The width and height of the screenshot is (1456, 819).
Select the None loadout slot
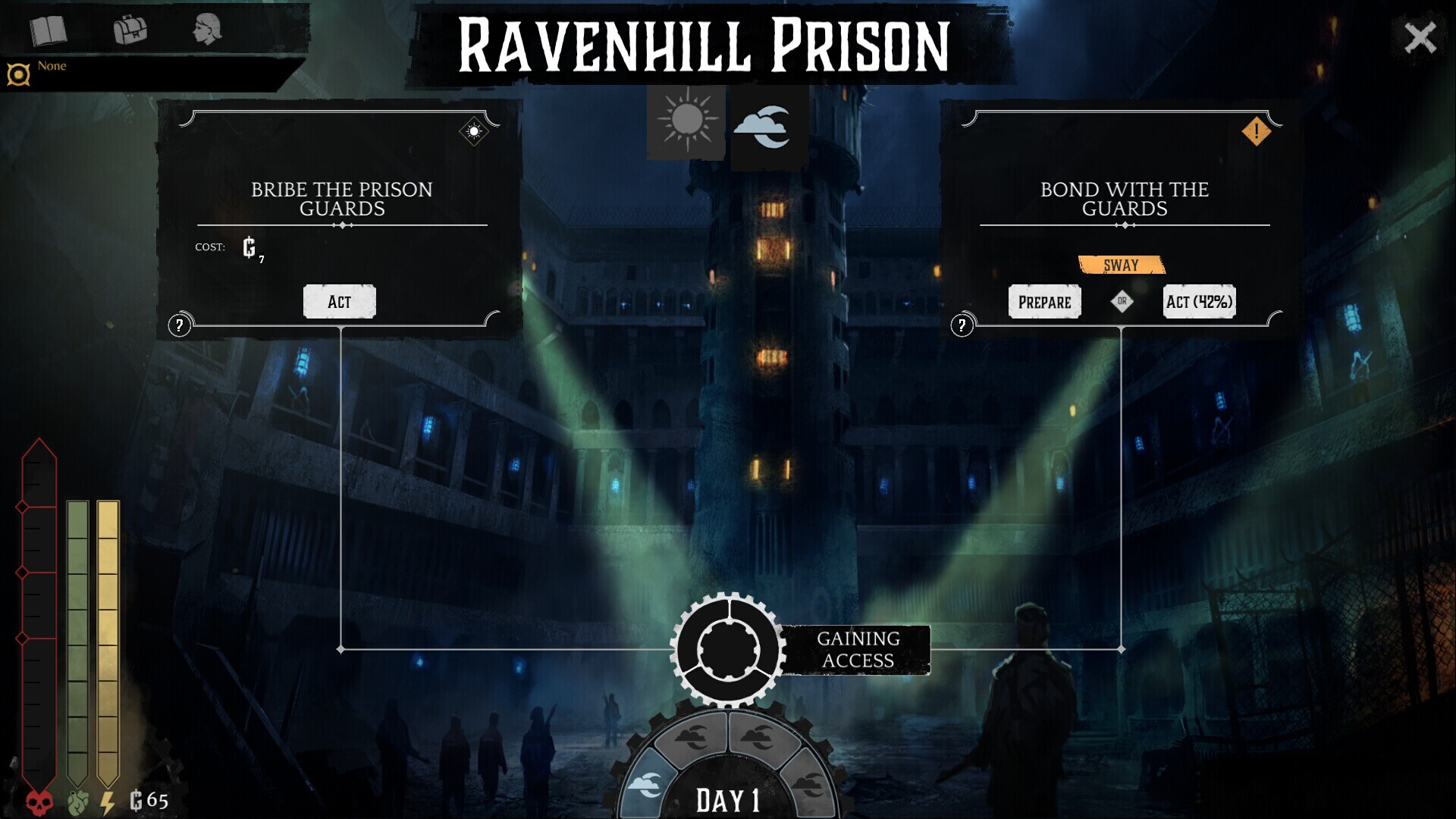[50, 66]
